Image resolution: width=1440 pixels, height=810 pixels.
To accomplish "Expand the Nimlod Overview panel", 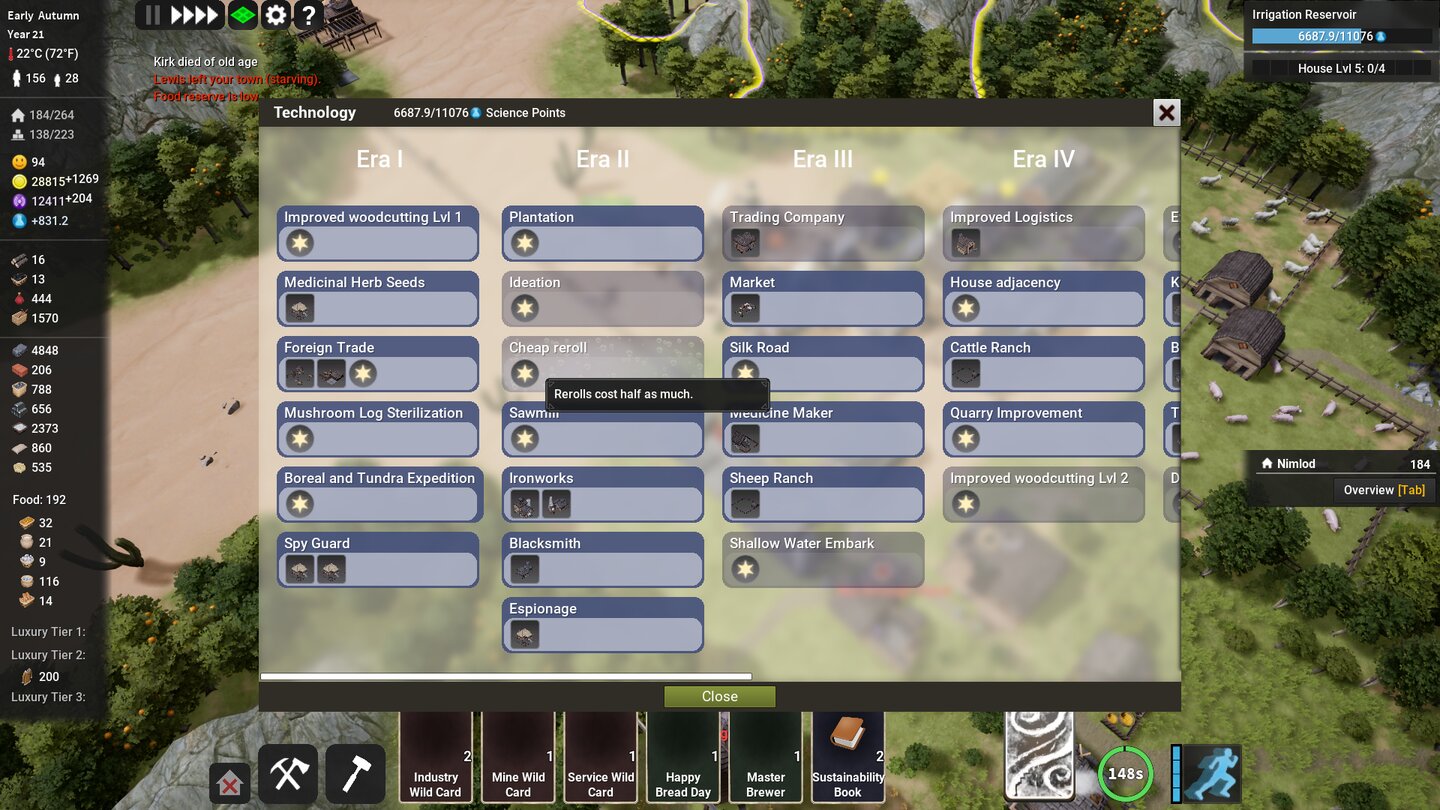I will click(1342, 463).
